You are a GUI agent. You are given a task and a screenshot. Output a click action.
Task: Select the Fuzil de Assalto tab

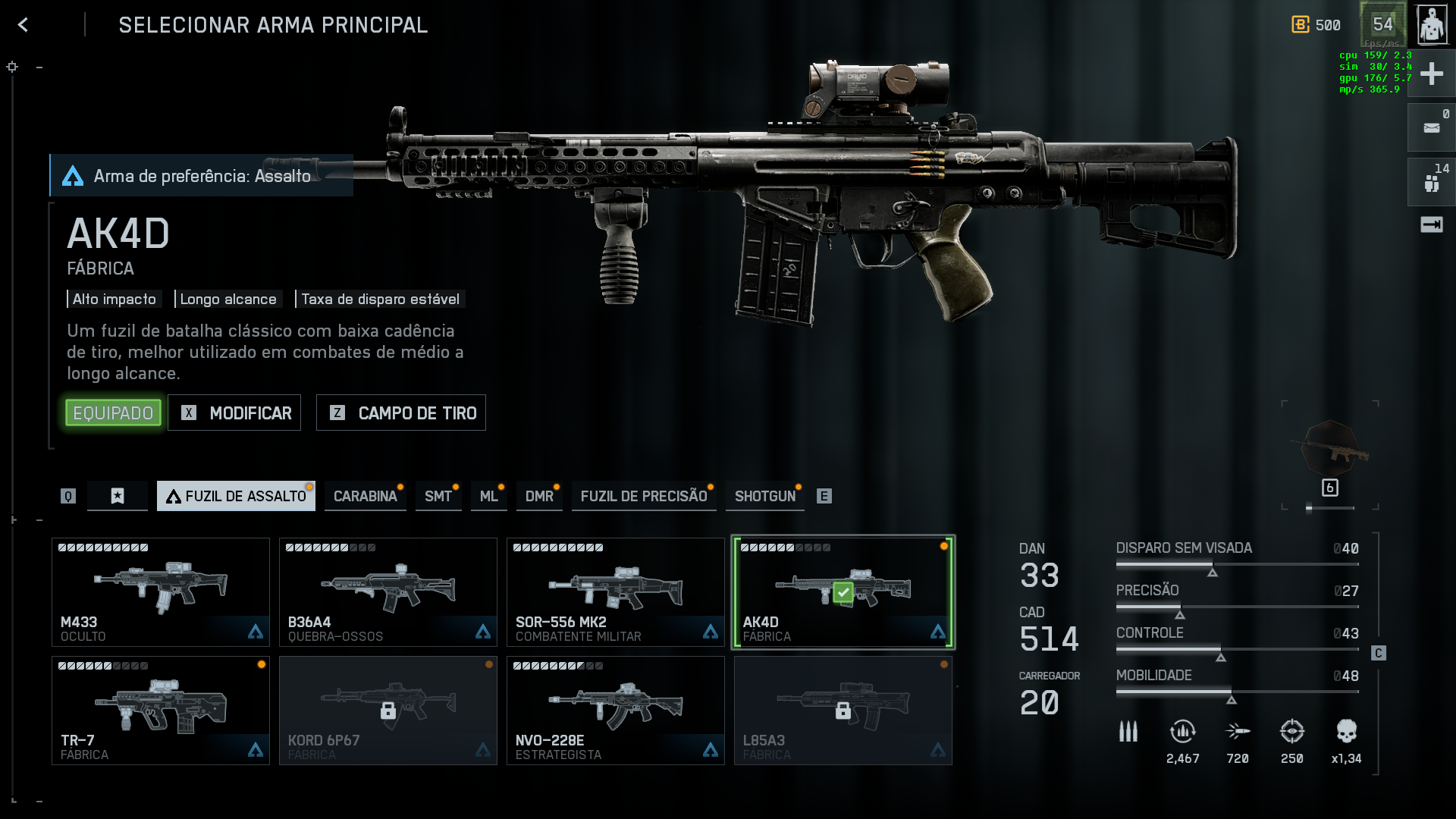(x=236, y=496)
